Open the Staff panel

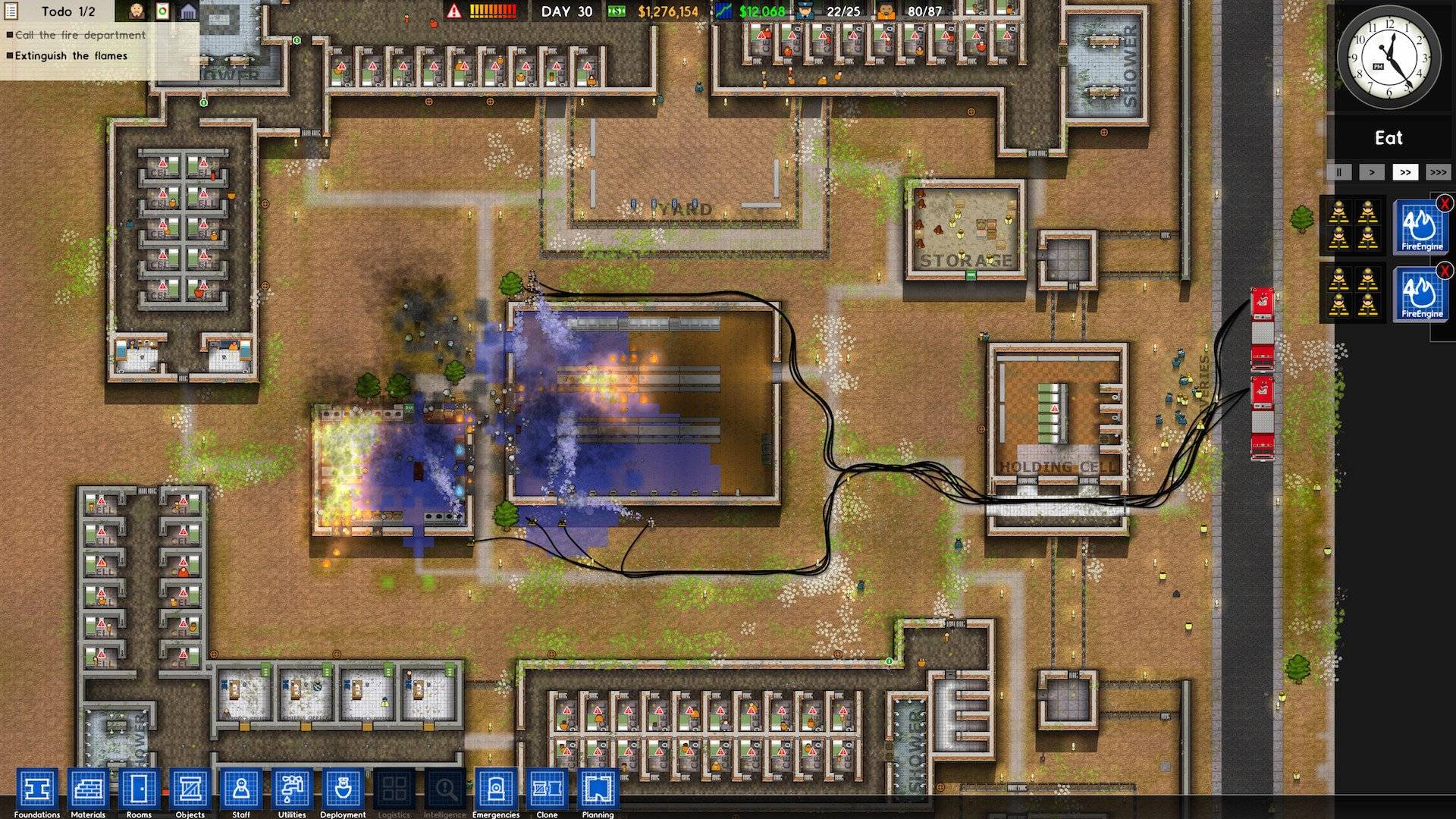point(240,789)
